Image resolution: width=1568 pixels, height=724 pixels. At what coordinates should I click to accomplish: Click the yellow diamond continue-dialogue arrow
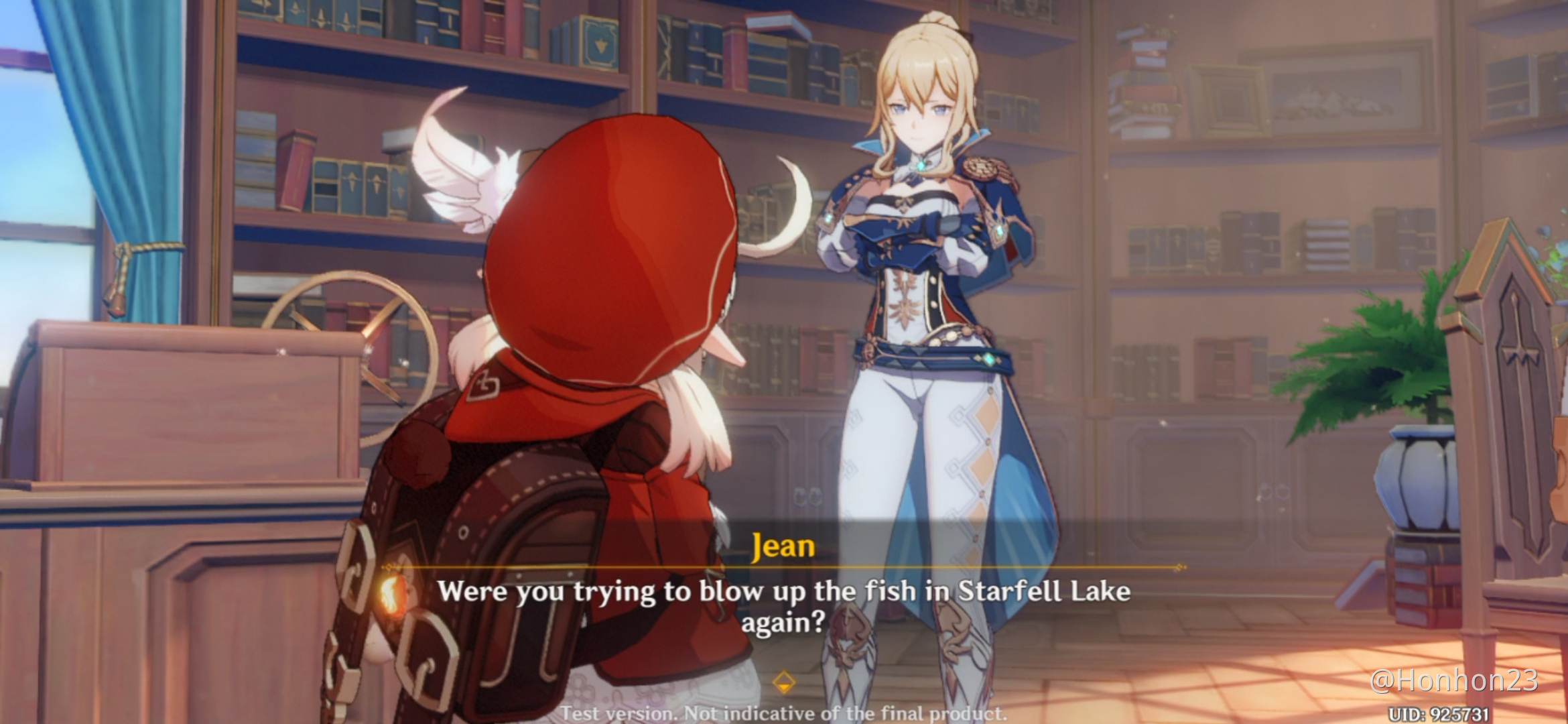coord(783,683)
